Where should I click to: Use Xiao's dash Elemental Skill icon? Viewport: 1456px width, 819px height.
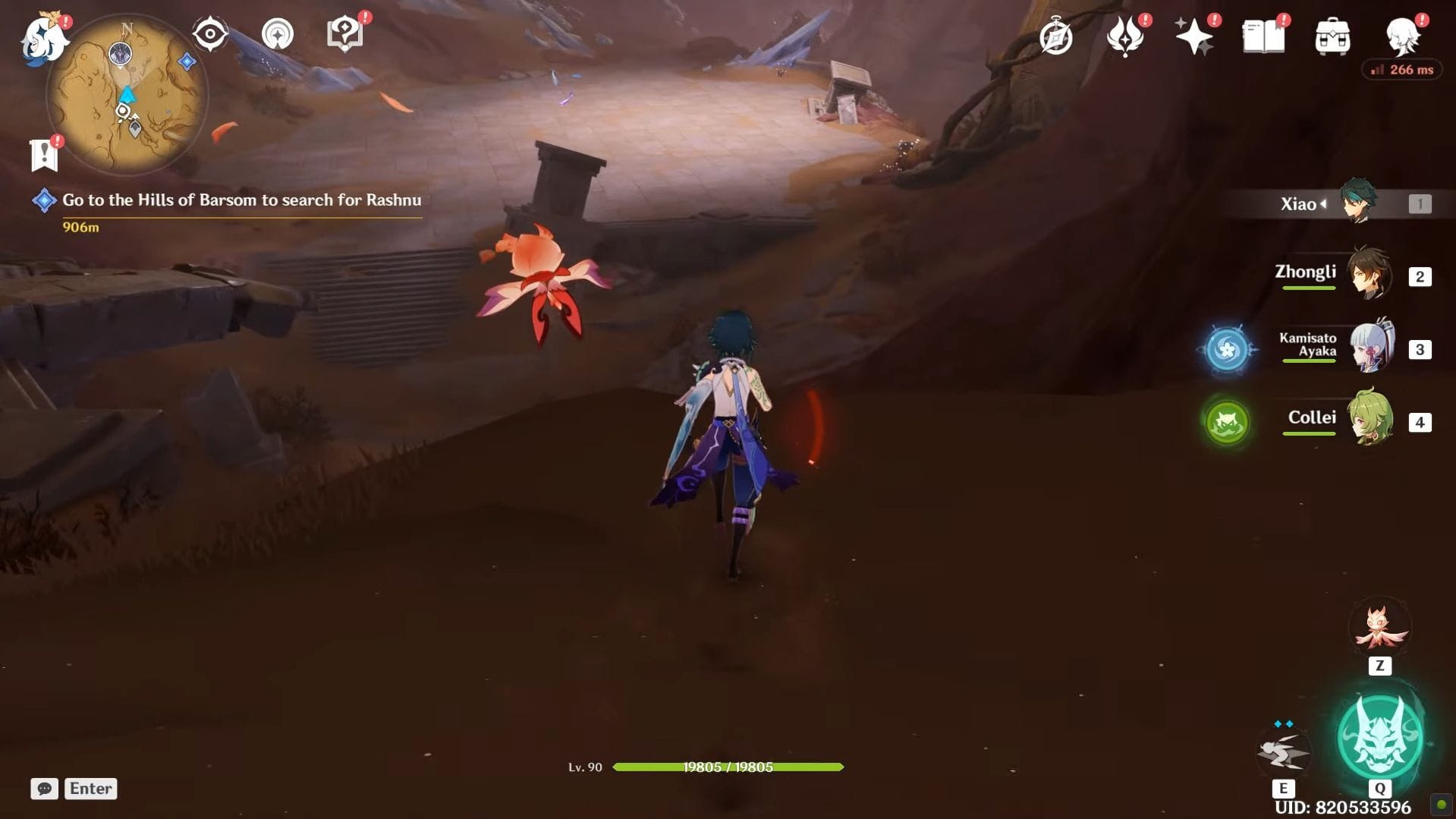1283,752
